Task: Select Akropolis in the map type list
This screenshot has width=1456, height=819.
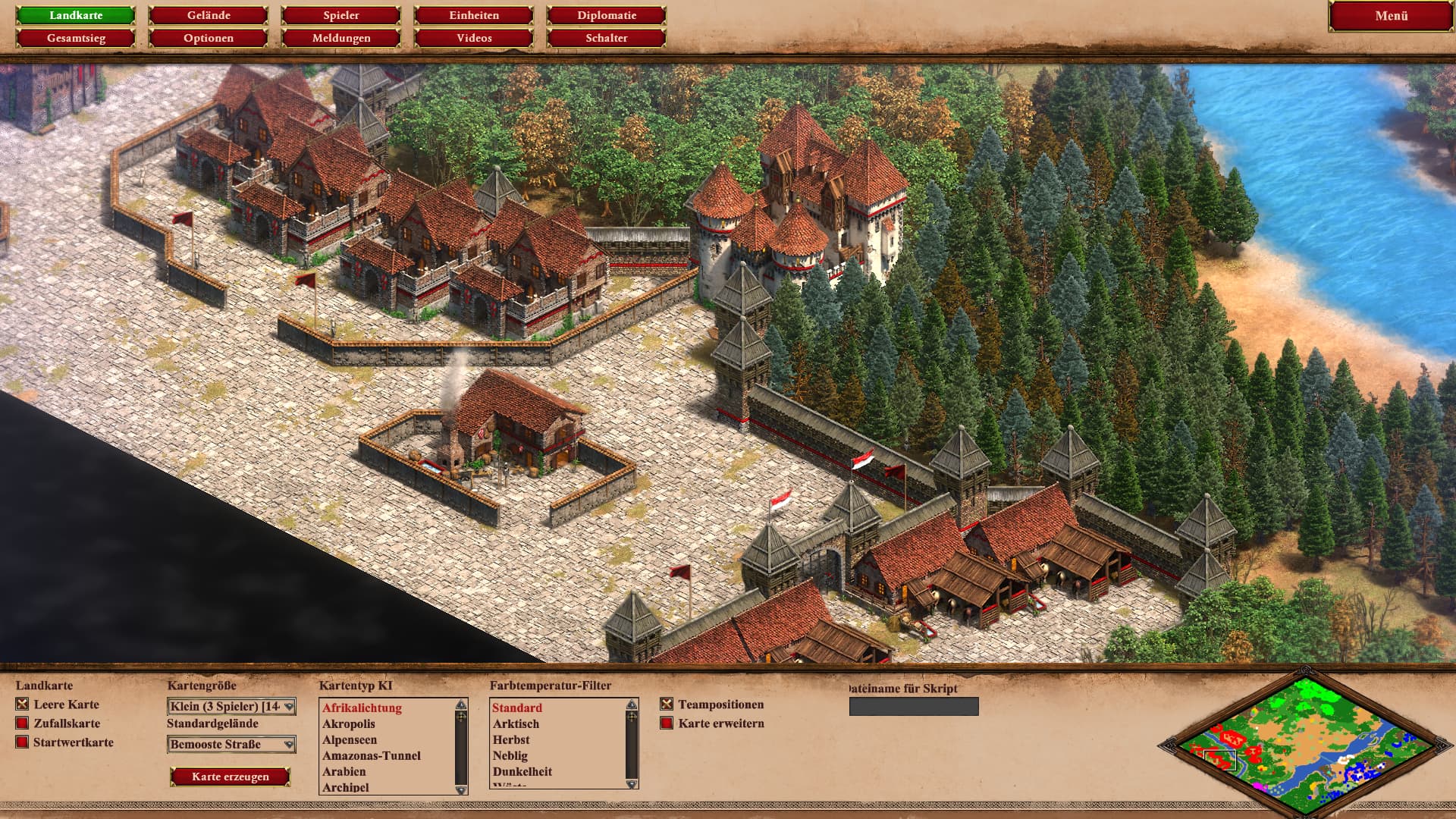Action: (x=349, y=724)
